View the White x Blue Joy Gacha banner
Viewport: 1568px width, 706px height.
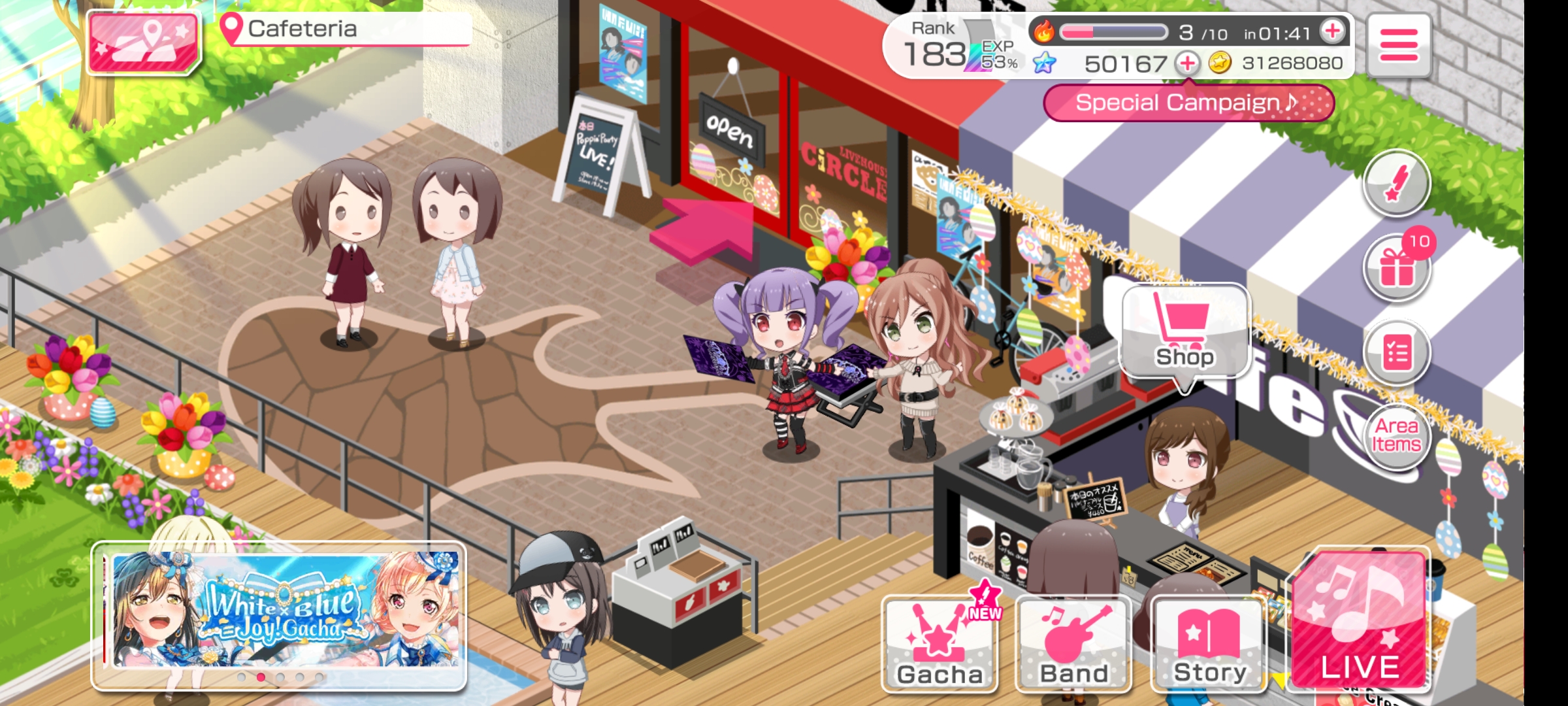click(280, 611)
